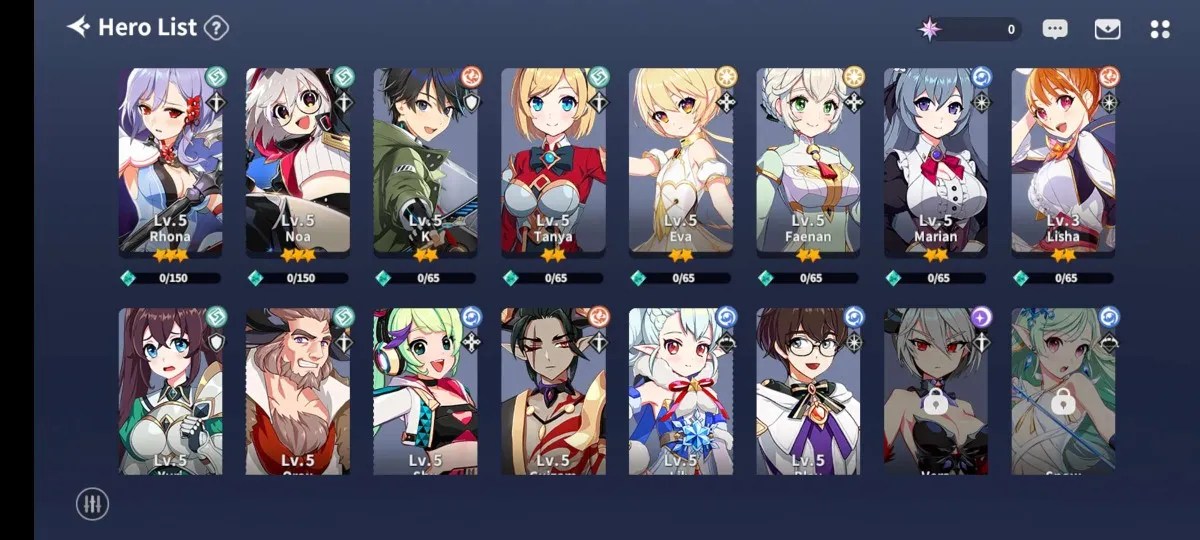Viewport: 1200px width, 540px height.
Task: Open the four-dot grid menu
Action: (1160, 30)
